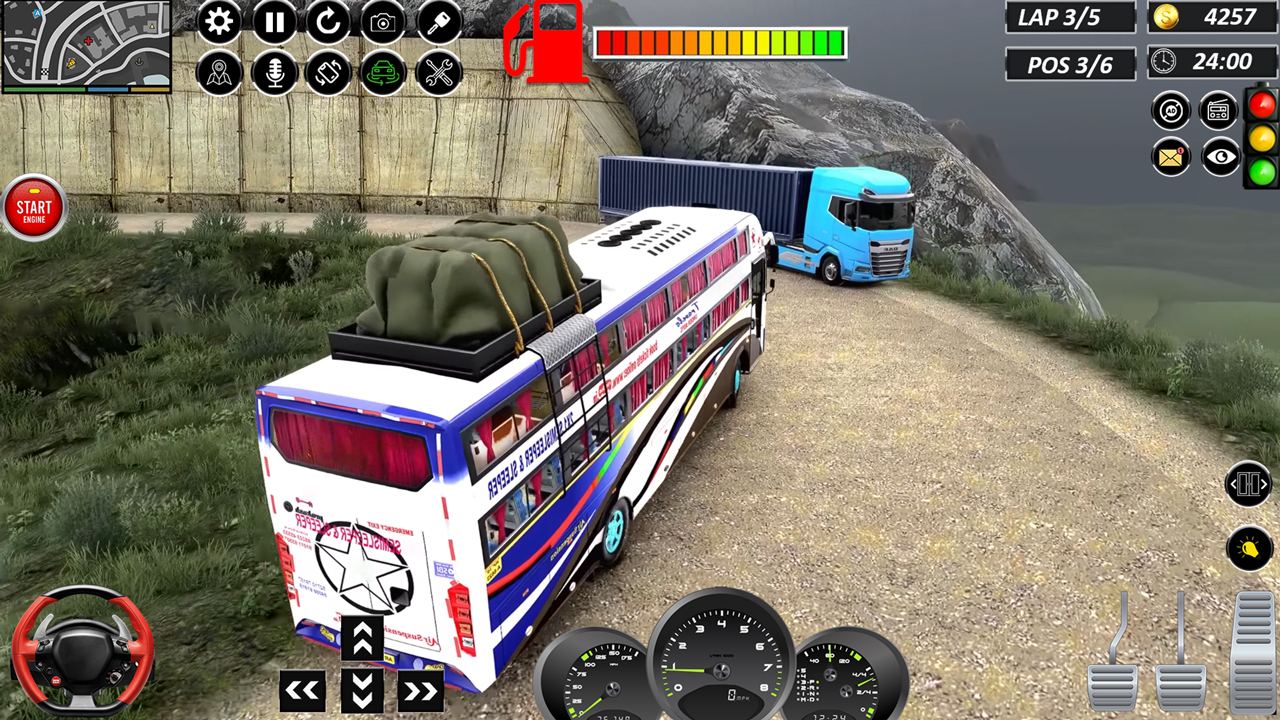Toggle the headlight bulb icon
1280x720 pixels.
tap(1251, 549)
